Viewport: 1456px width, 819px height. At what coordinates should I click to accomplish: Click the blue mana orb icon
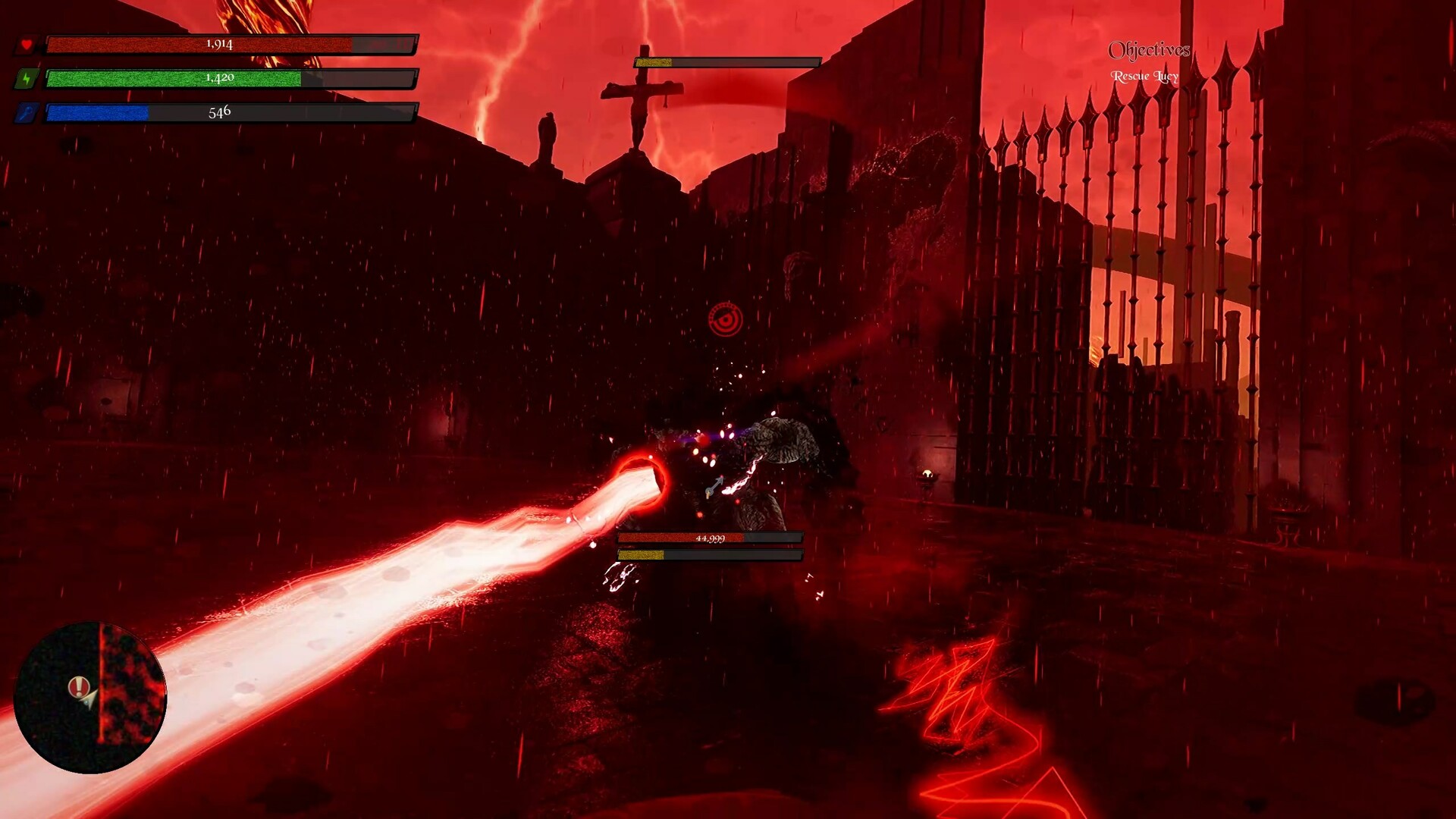28,112
